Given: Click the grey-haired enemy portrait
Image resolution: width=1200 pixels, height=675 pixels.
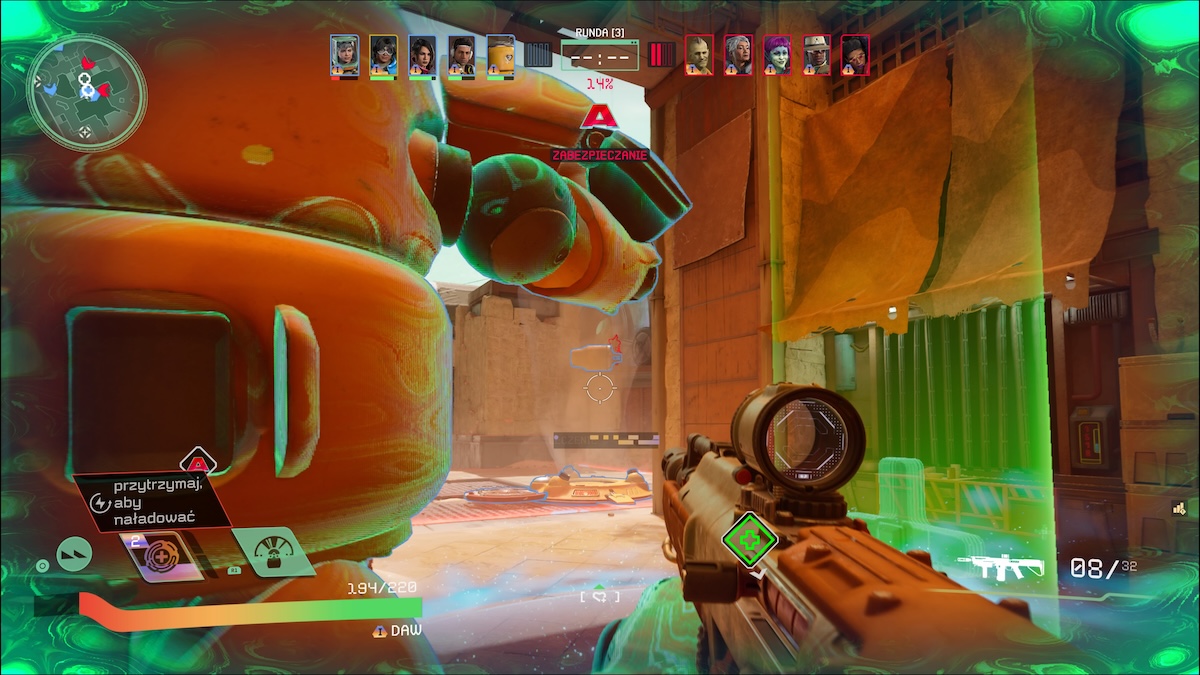Looking at the screenshot, I should tap(738, 56).
